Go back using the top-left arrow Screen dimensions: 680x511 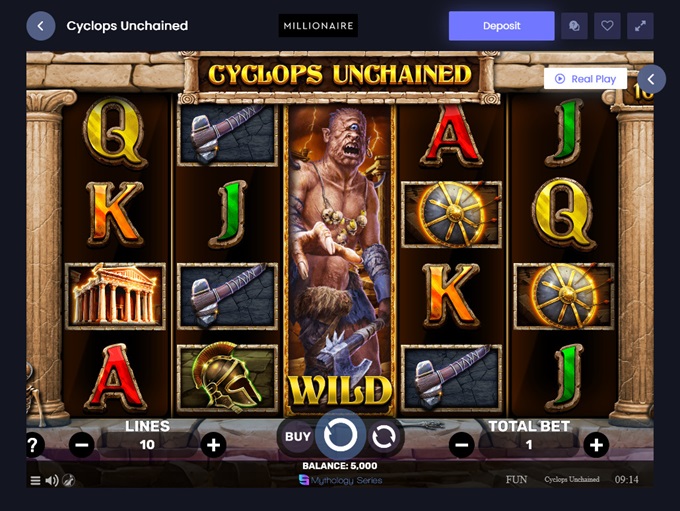coord(41,26)
